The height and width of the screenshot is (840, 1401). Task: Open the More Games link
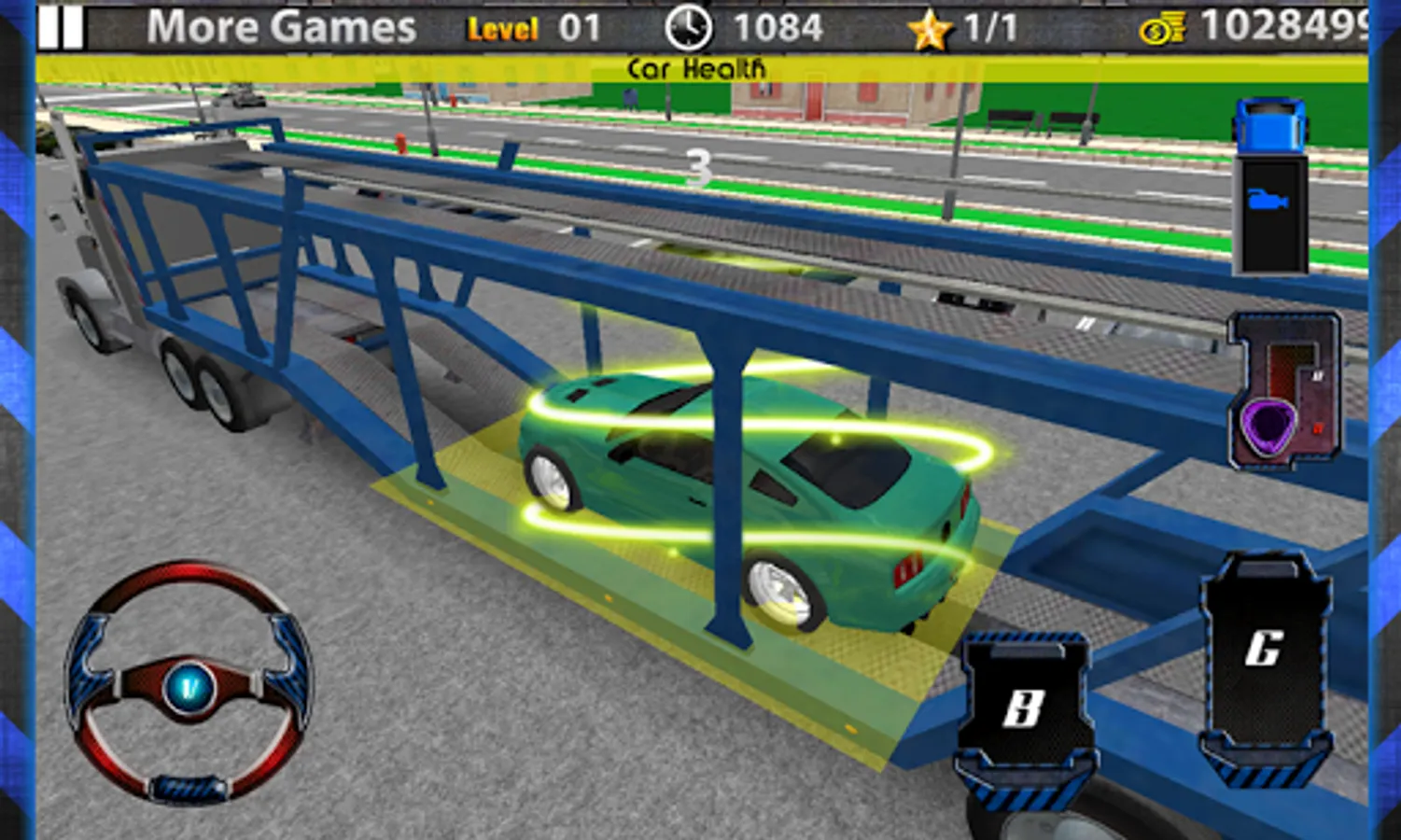point(281,27)
